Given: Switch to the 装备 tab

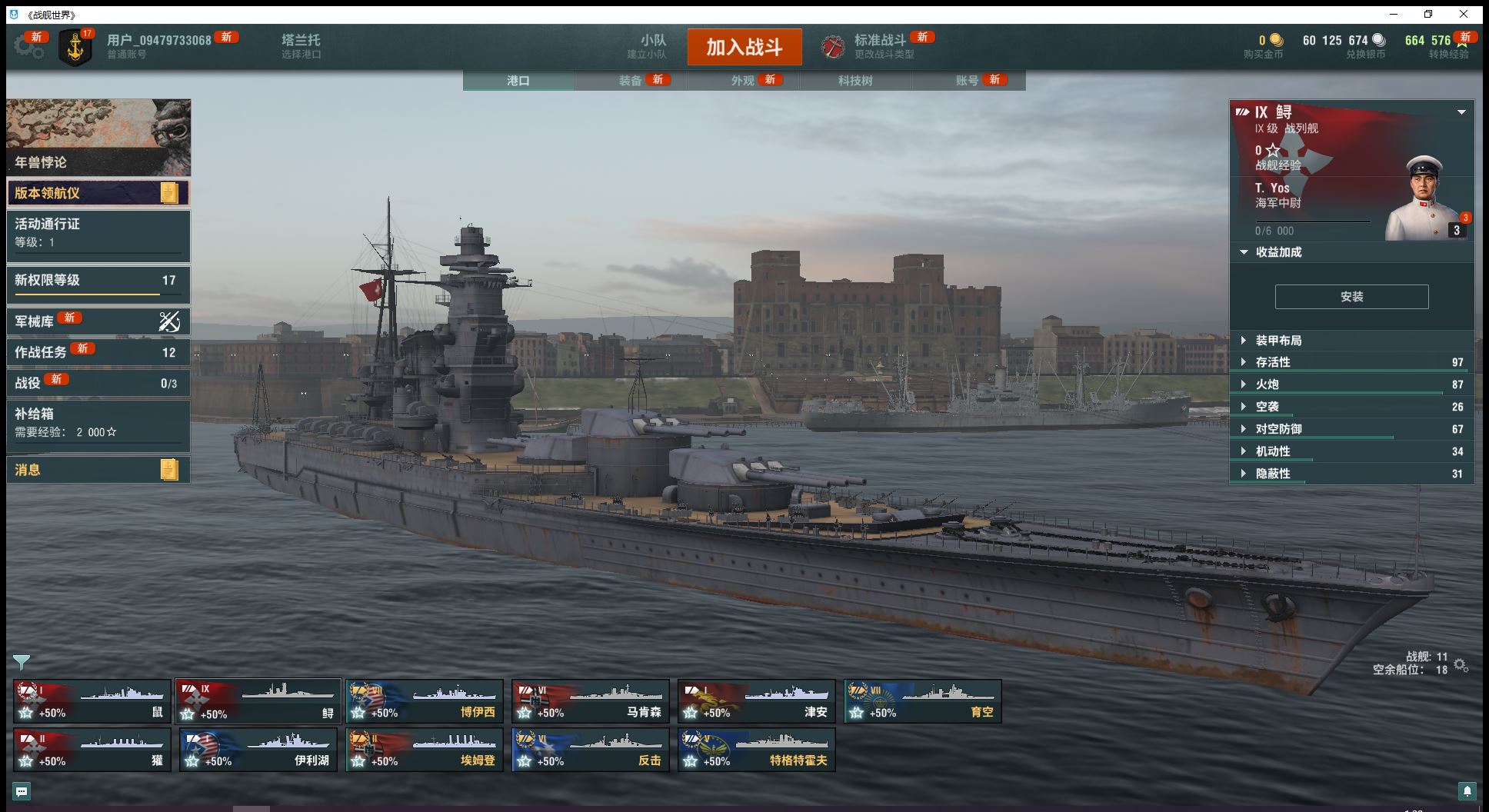Looking at the screenshot, I should pos(630,81).
